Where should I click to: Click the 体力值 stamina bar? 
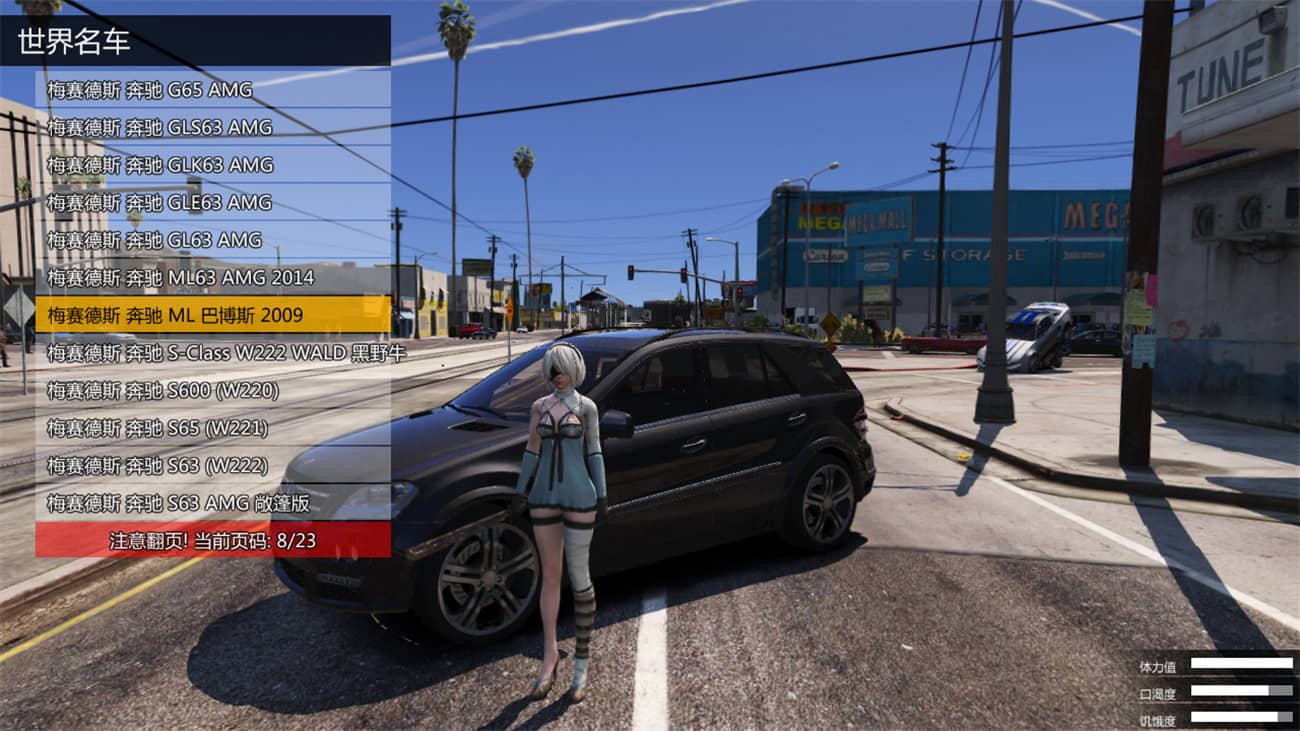(1240, 663)
